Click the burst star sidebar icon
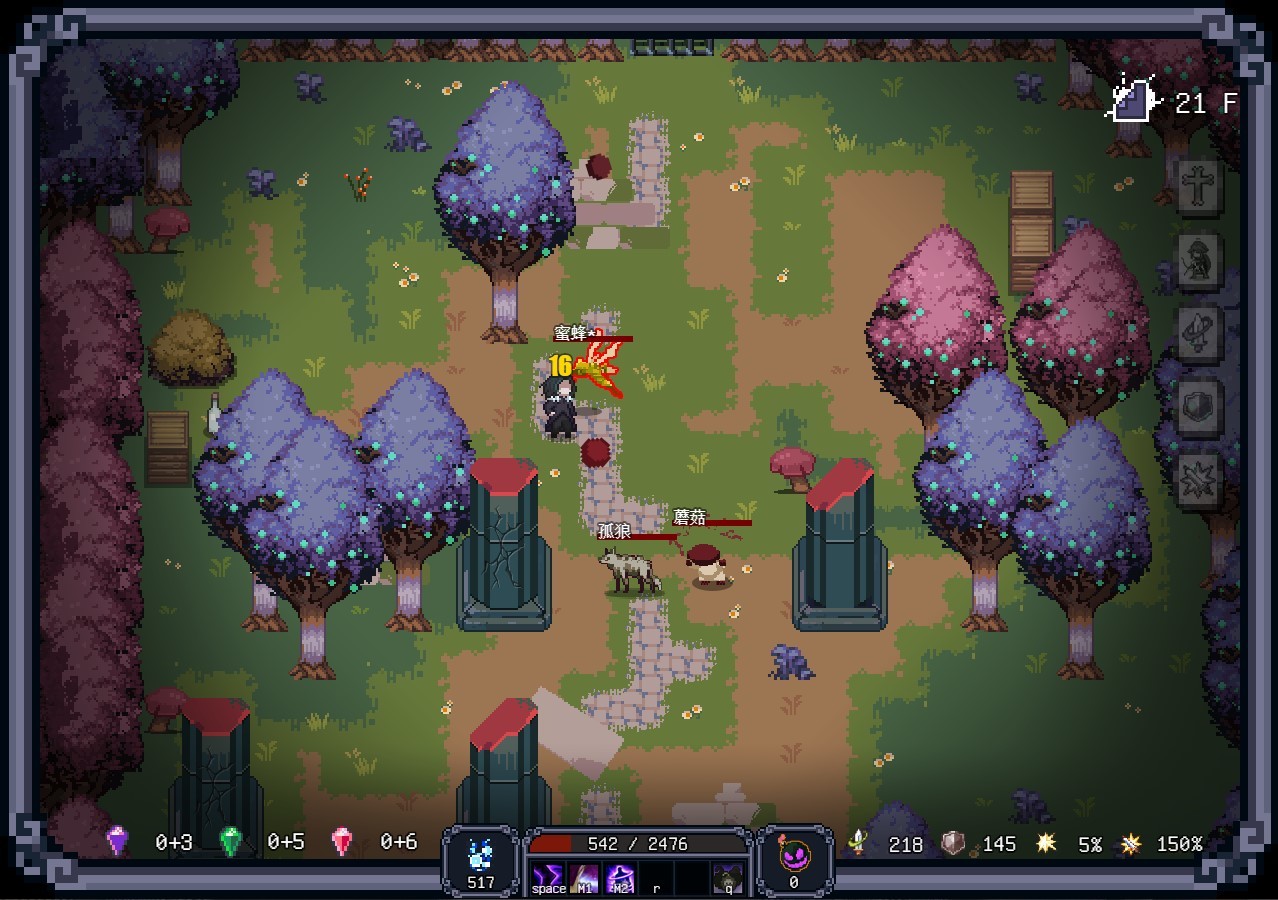Image resolution: width=1278 pixels, height=900 pixels. tap(1197, 479)
